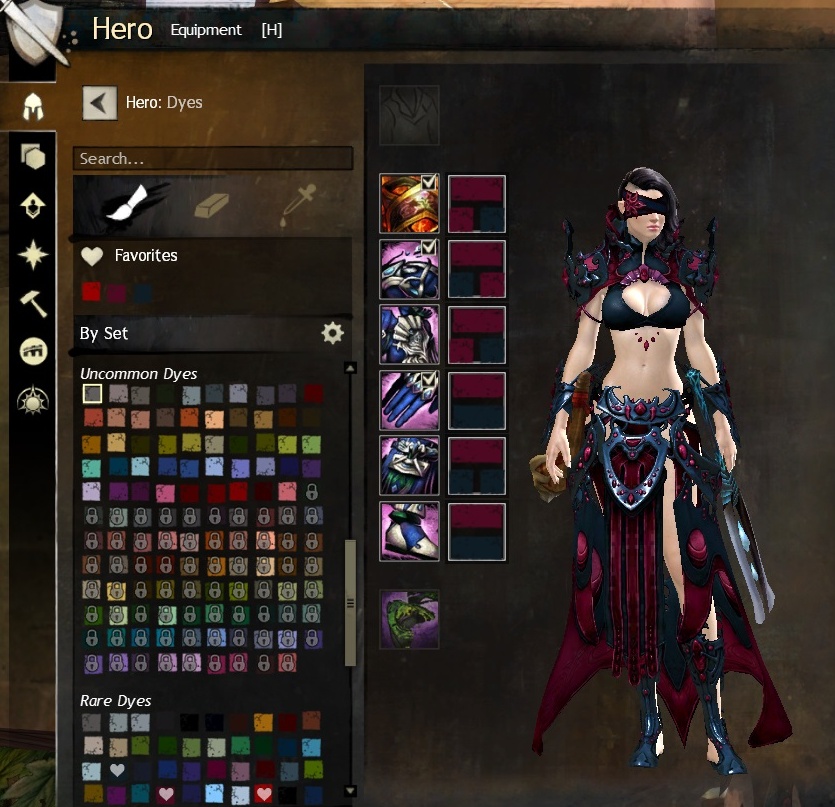Image resolution: width=835 pixels, height=807 pixels.
Task: Toggle the helm visibility checkbox
Action: pos(429,182)
